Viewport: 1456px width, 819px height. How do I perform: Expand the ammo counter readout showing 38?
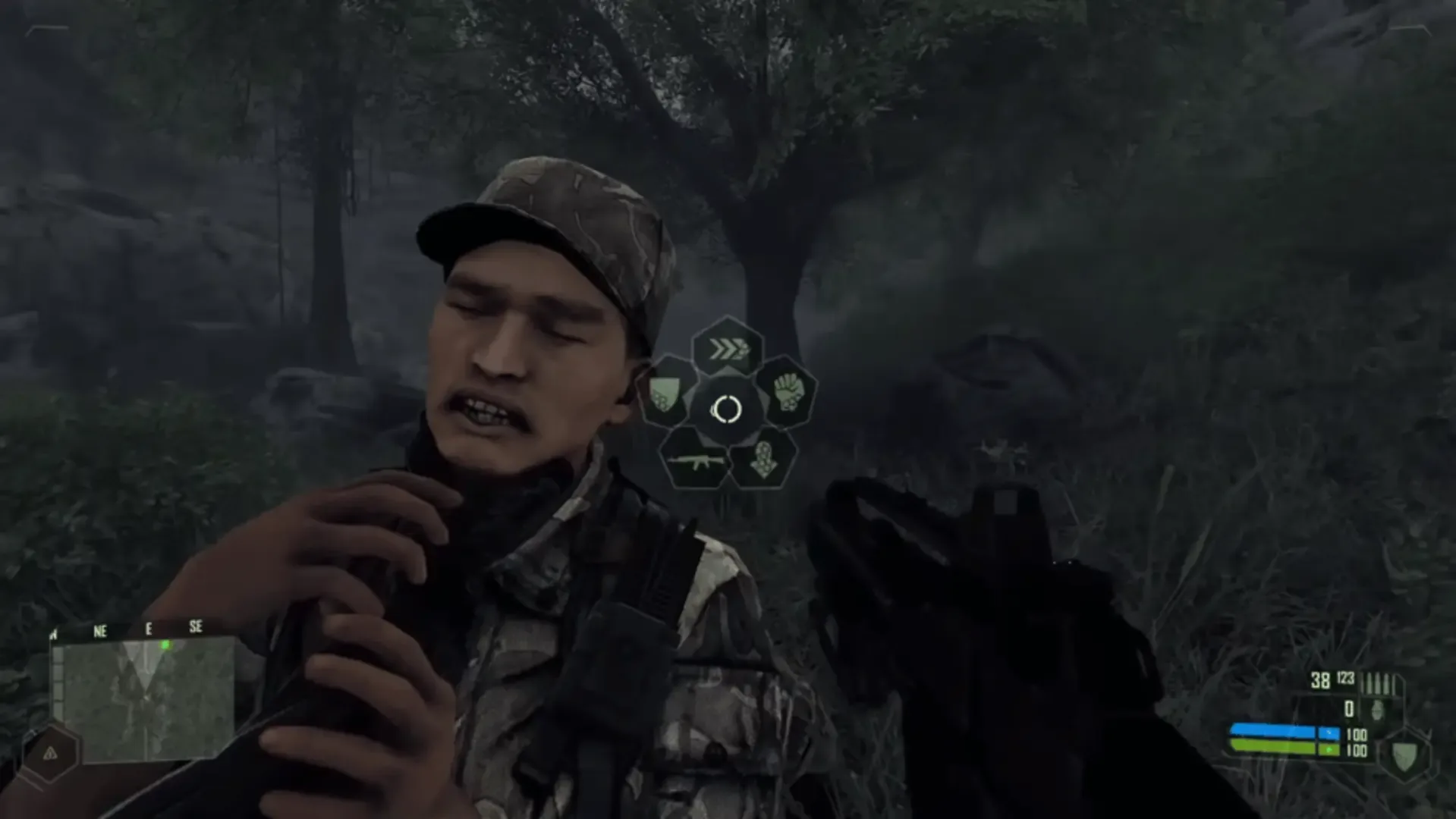(x=1320, y=679)
